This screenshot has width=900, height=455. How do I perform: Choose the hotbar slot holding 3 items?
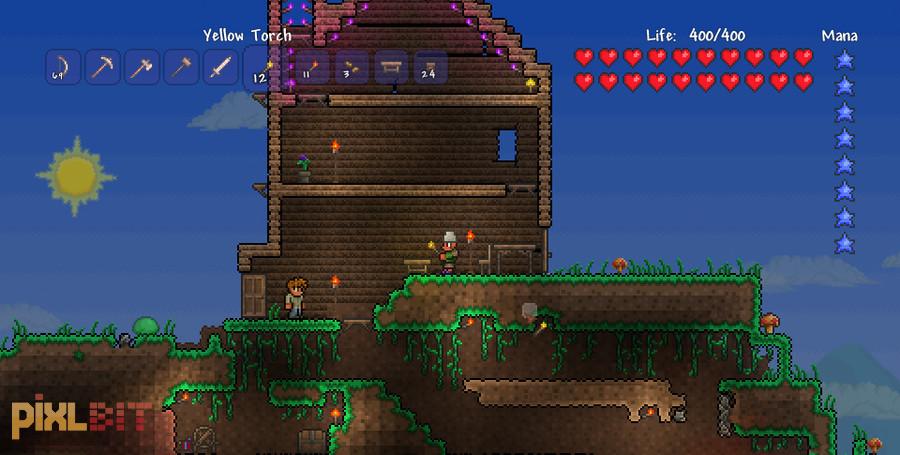coord(351,68)
